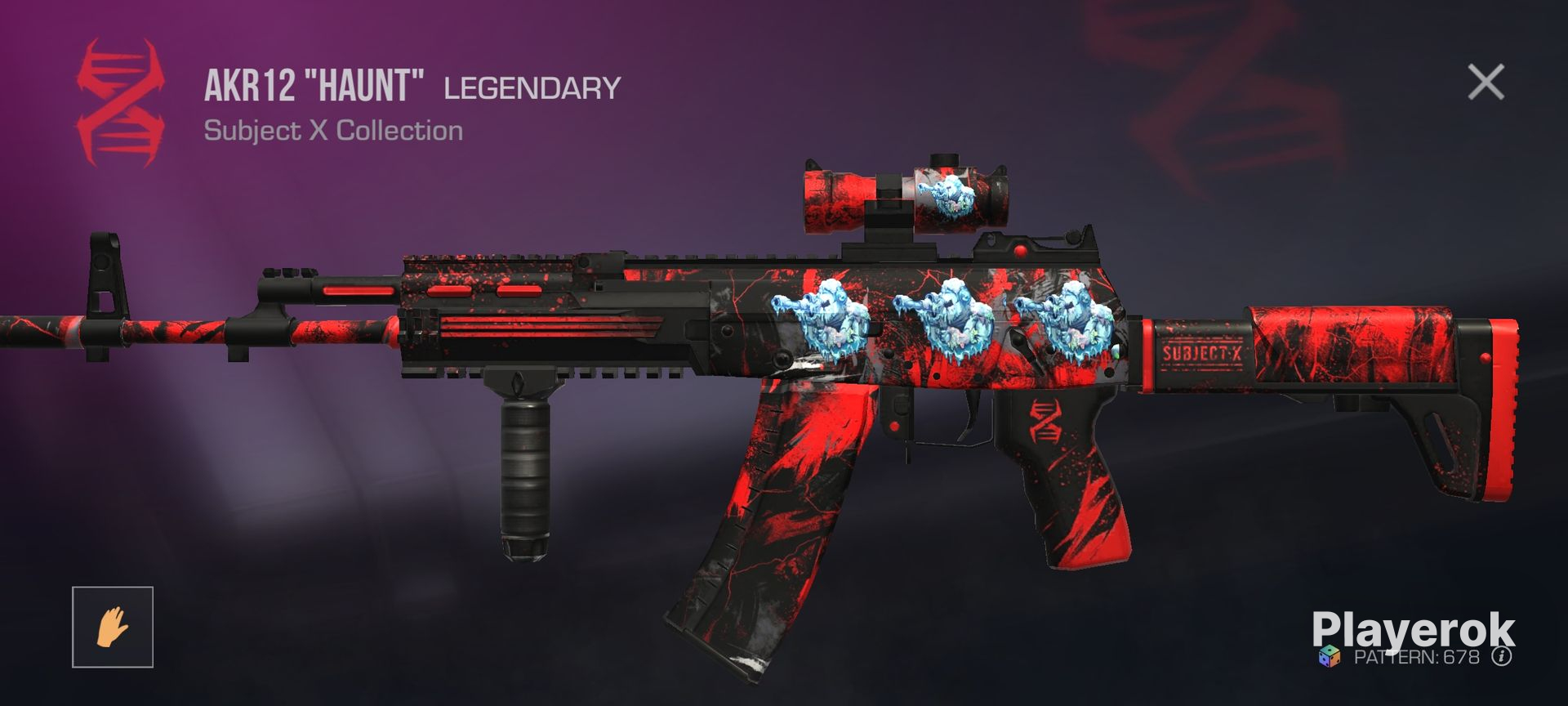Toggle the orange hand icon button

(113, 627)
